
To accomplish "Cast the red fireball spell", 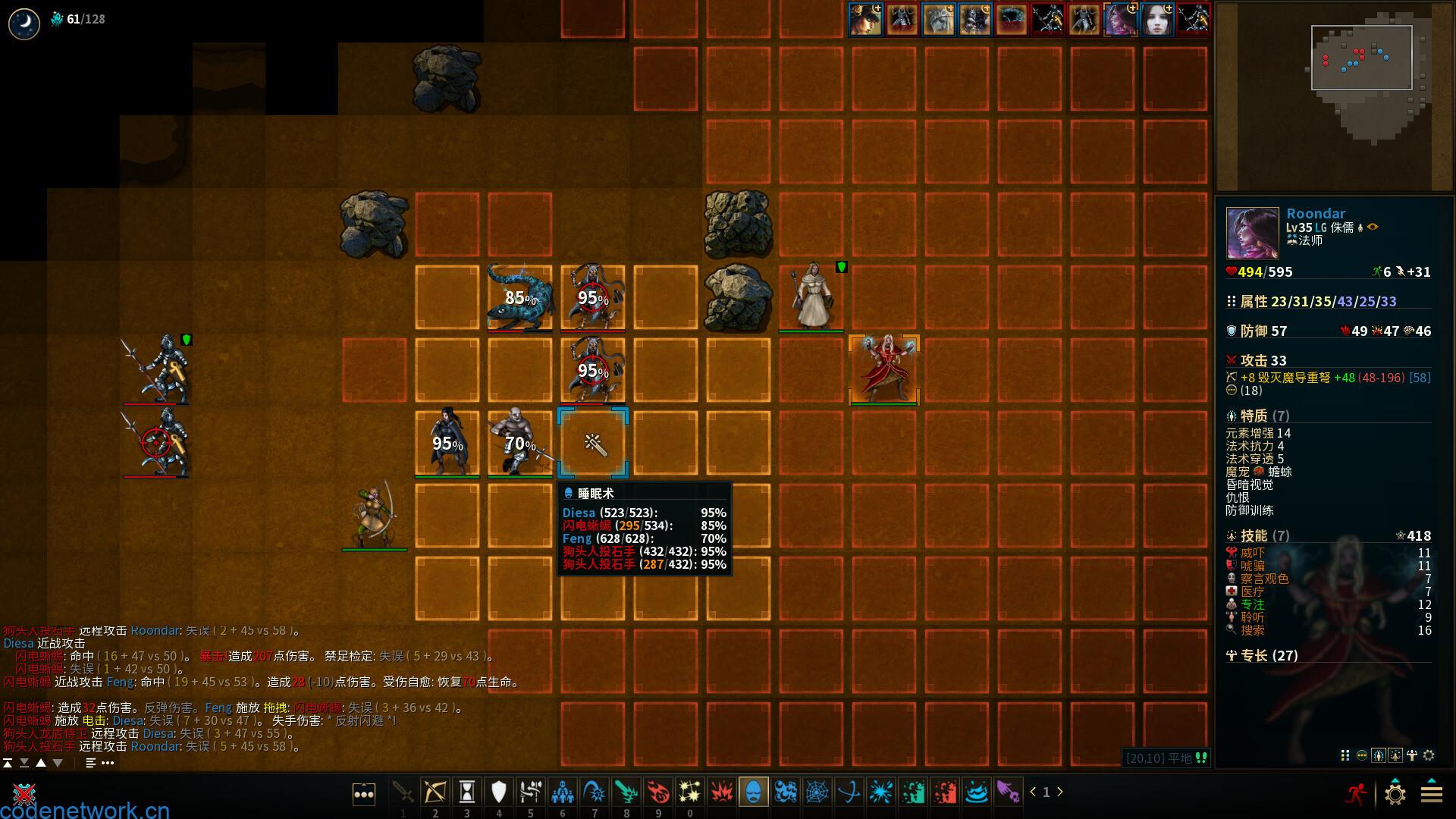I will coord(657,792).
